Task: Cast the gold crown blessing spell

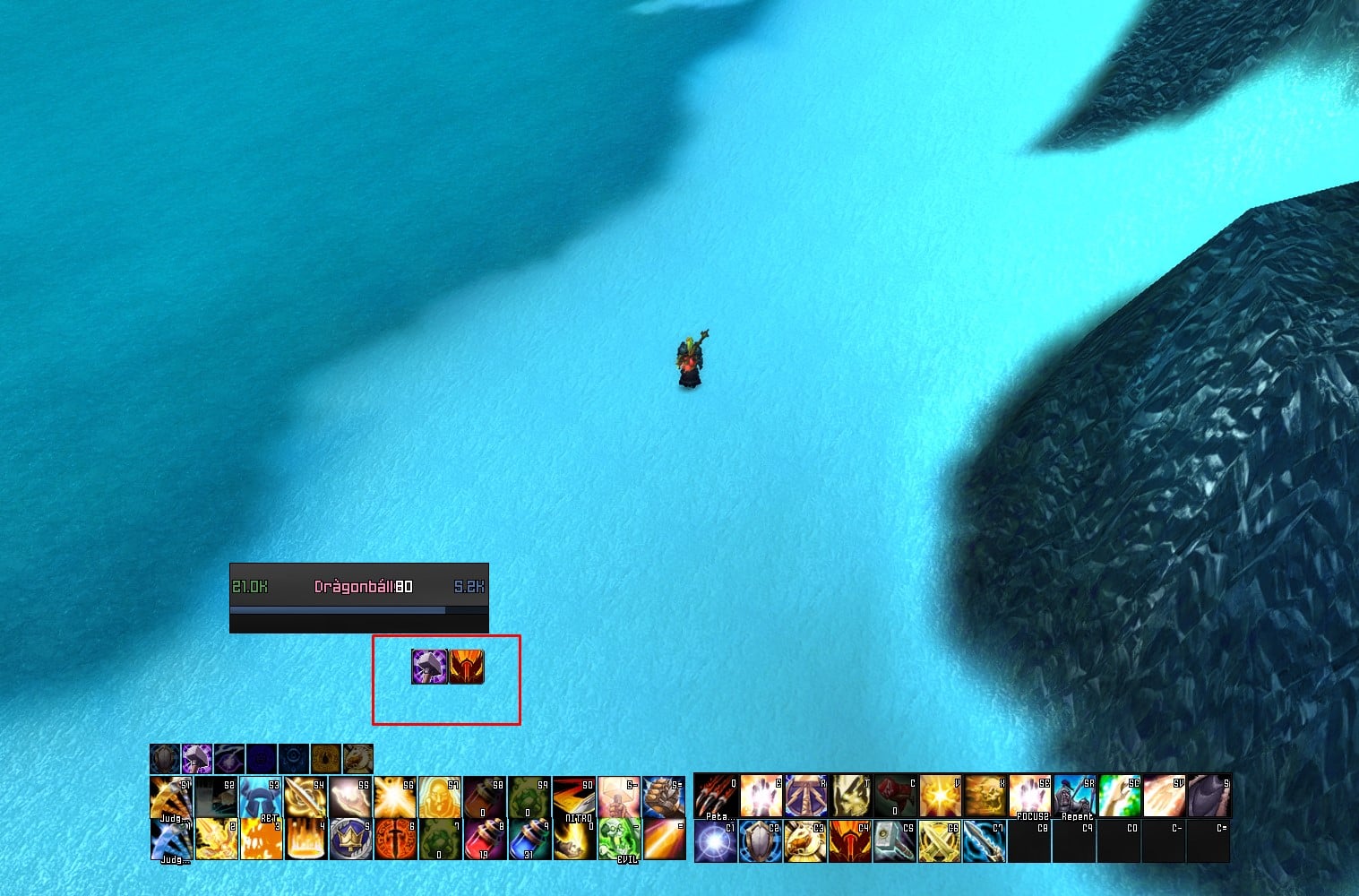Action: (350, 840)
